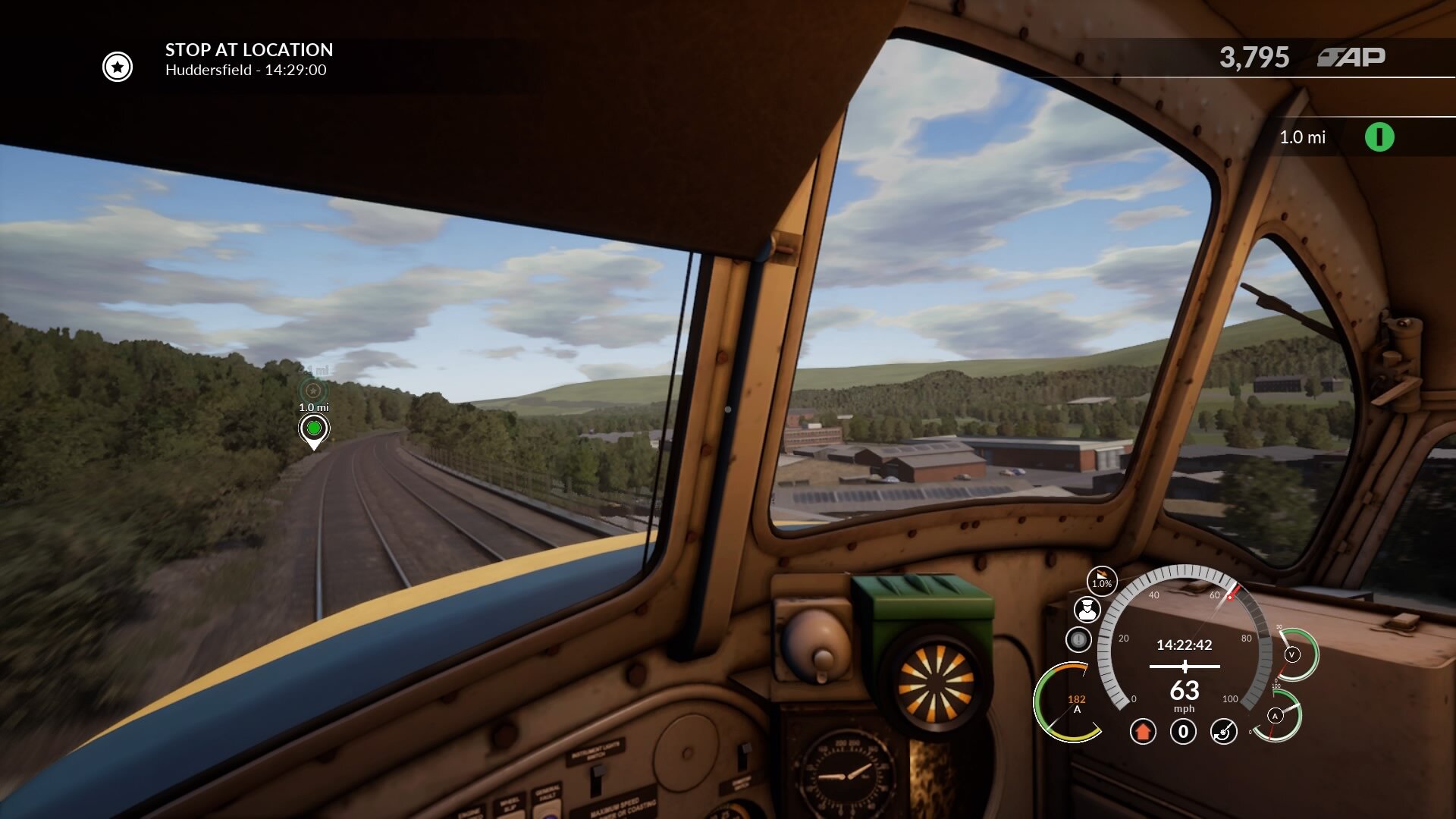Select the green 1.0 mi waypoint marker on the track

[x=315, y=428]
